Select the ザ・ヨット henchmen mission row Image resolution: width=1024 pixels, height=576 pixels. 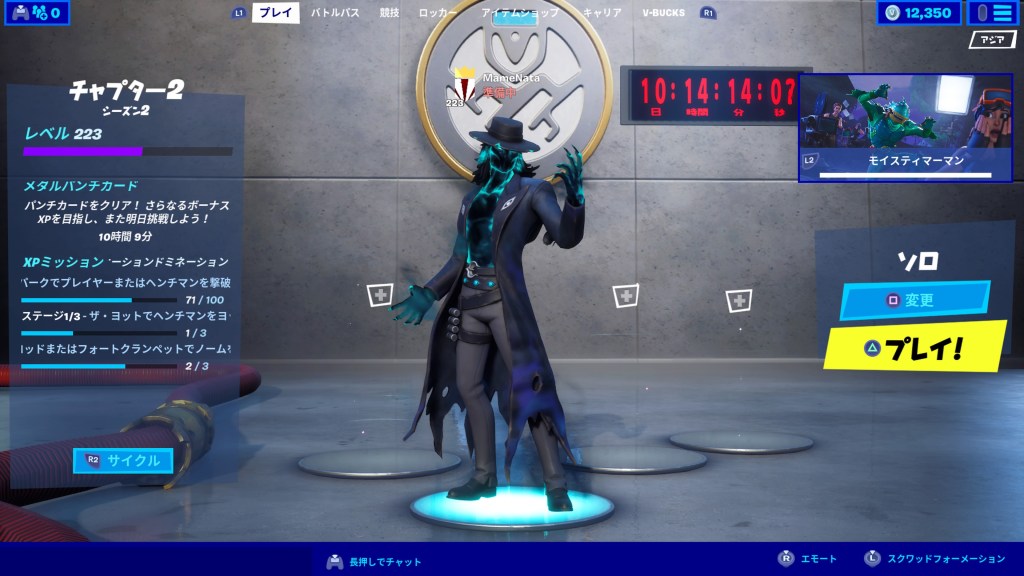click(x=127, y=323)
